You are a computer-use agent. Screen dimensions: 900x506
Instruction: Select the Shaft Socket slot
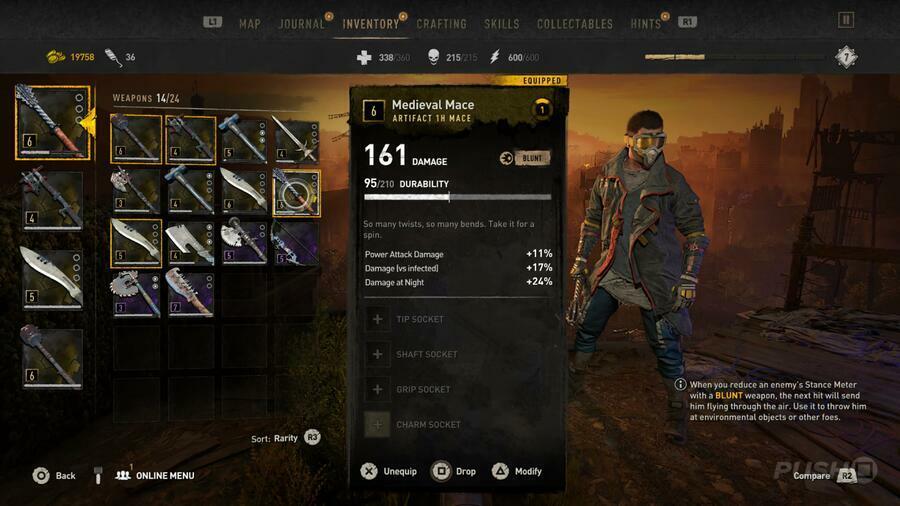point(458,354)
